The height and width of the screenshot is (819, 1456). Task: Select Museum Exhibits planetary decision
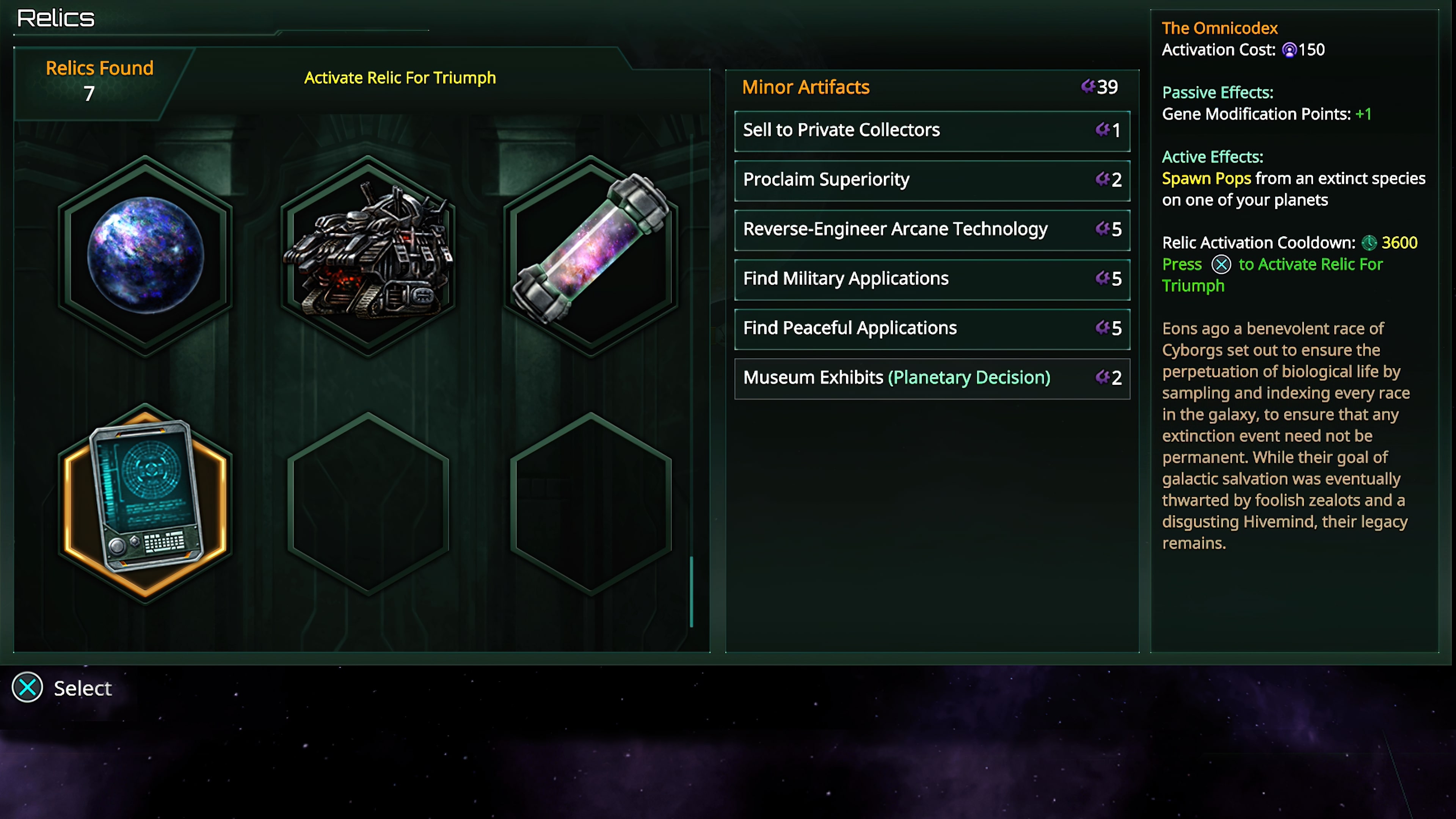click(932, 378)
